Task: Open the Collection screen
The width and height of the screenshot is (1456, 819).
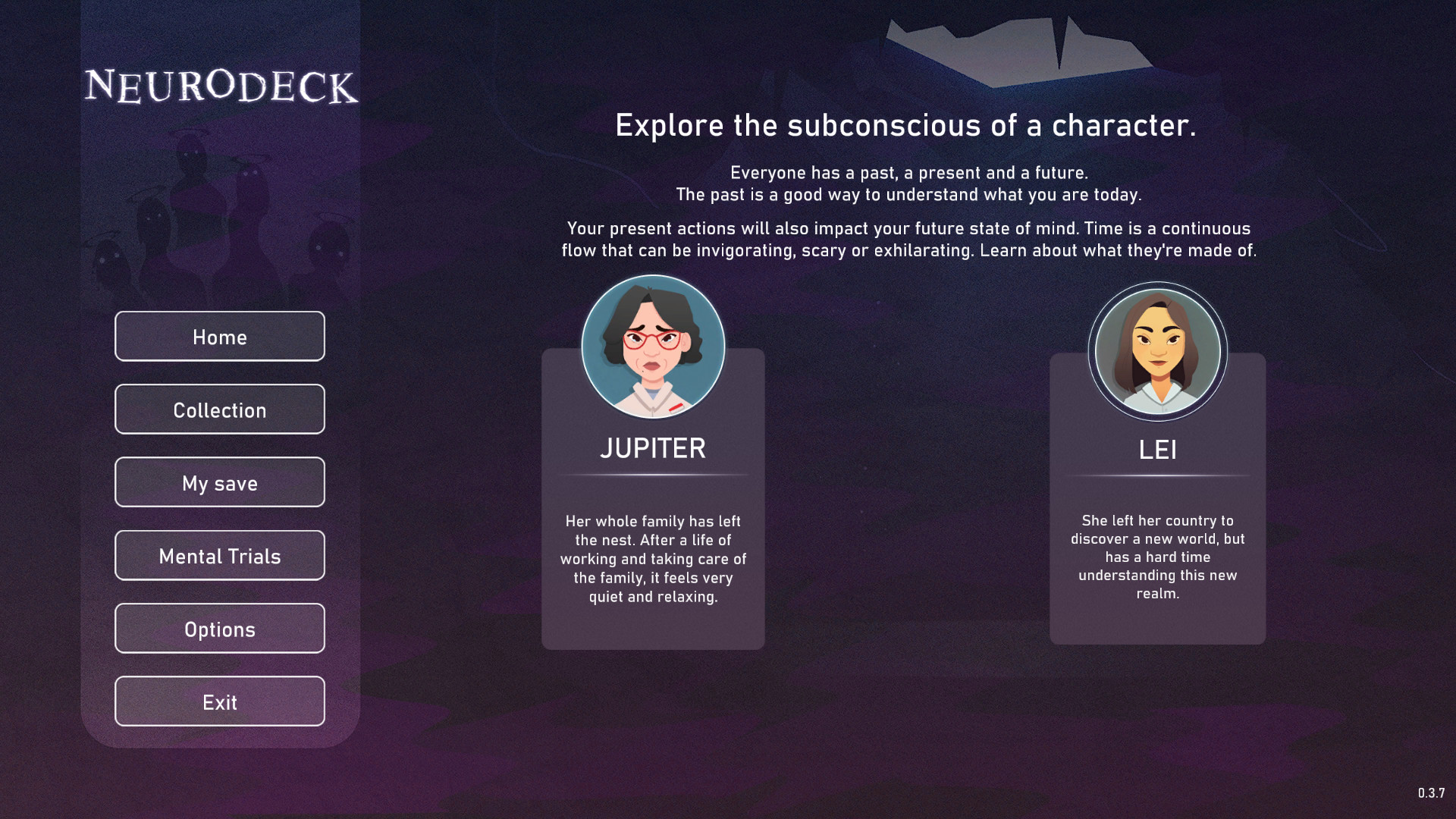Action: (219, 409)
